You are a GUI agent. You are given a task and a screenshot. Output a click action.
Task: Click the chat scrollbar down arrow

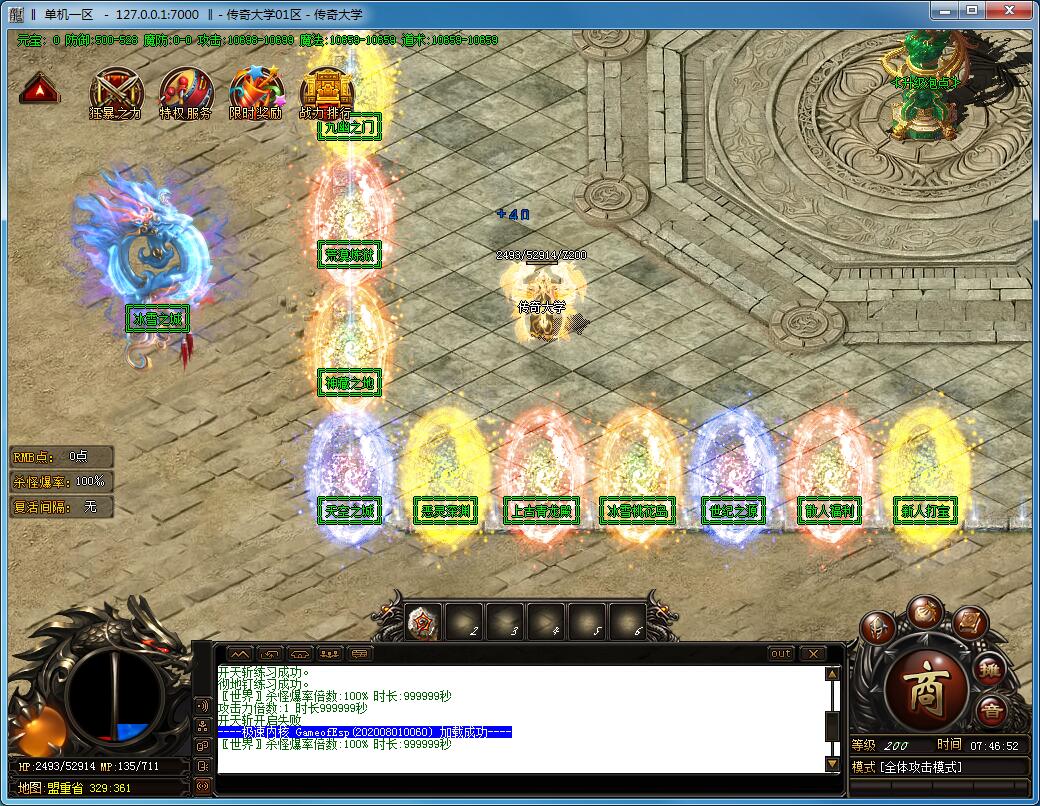point(832,764)
